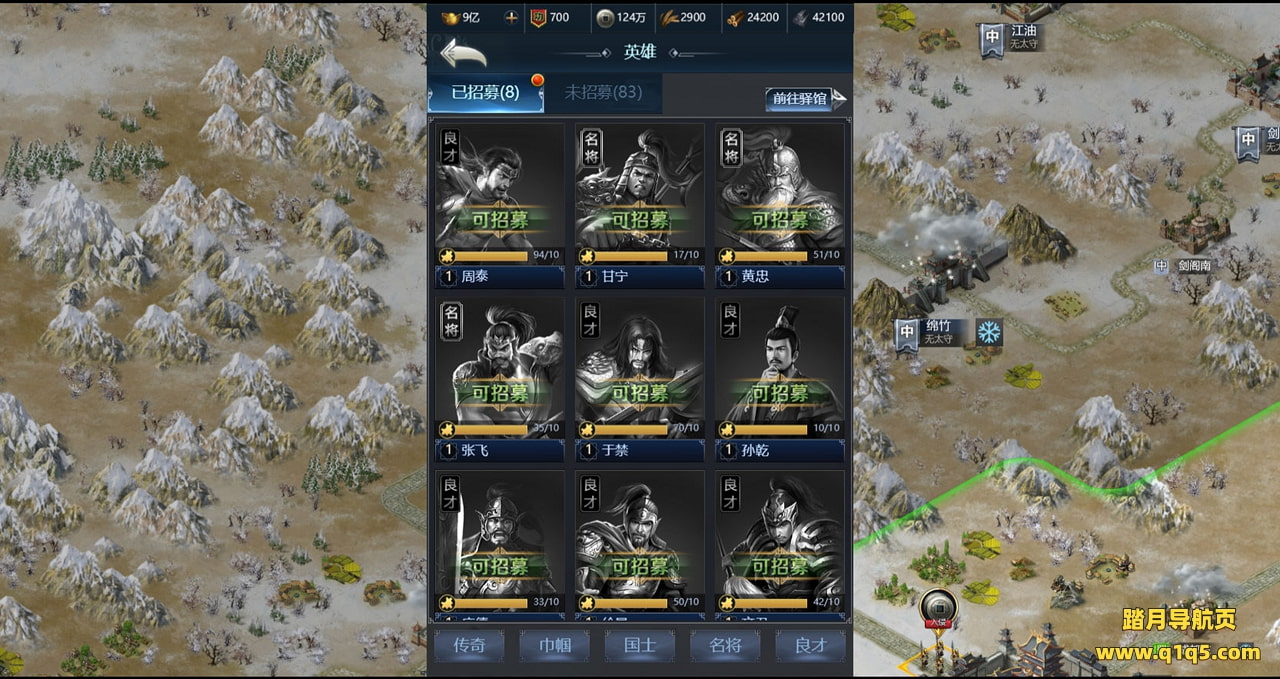Select the 张飞 hero card

pyautogui.click(x=500, y=370)
